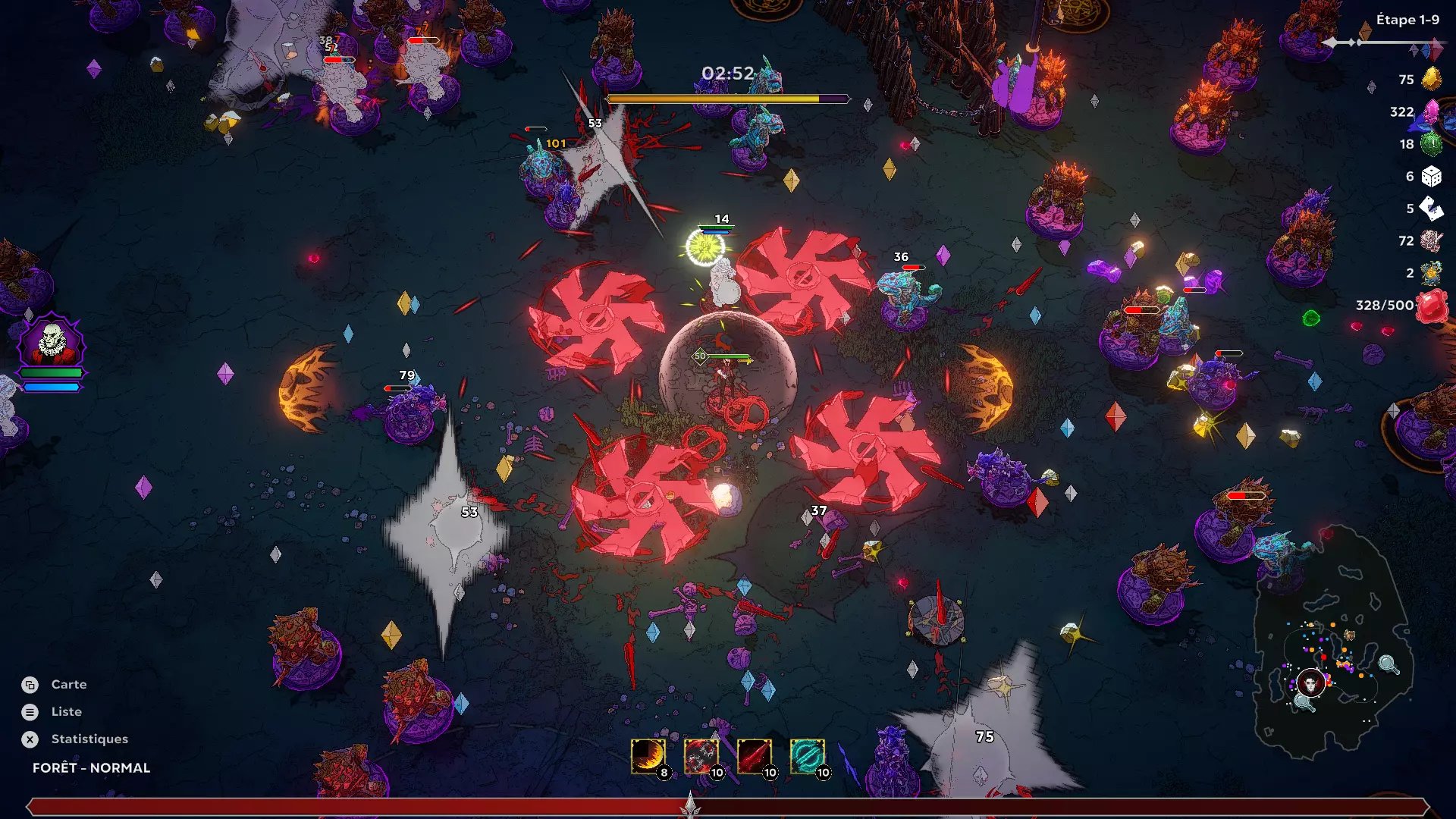The height and width of the screenshot is (819, 1456).
Task: Open the Statistiques panel
Action: [x=89, y=739]
